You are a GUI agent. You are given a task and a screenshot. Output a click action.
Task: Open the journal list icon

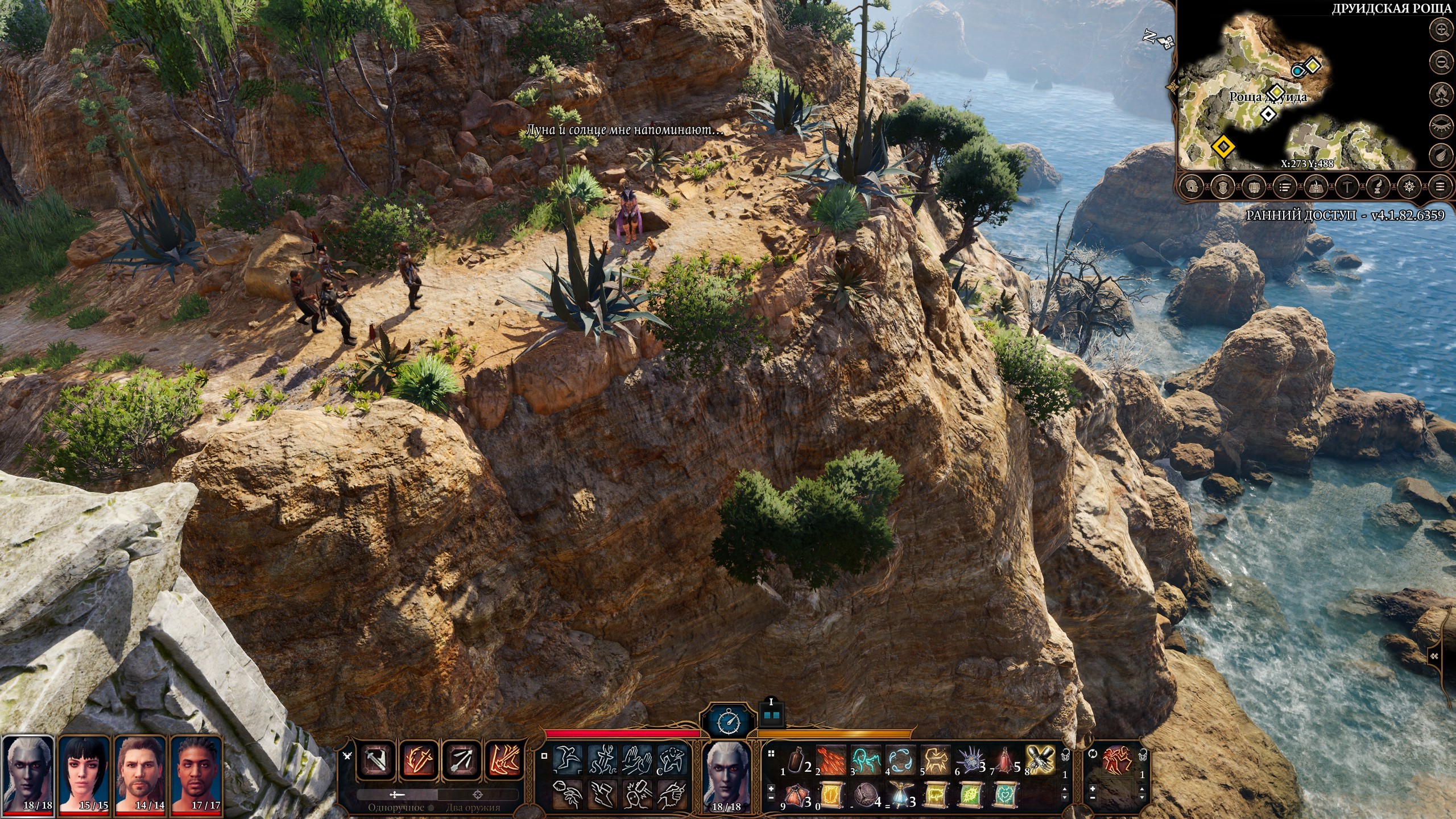click(1284, 186)
